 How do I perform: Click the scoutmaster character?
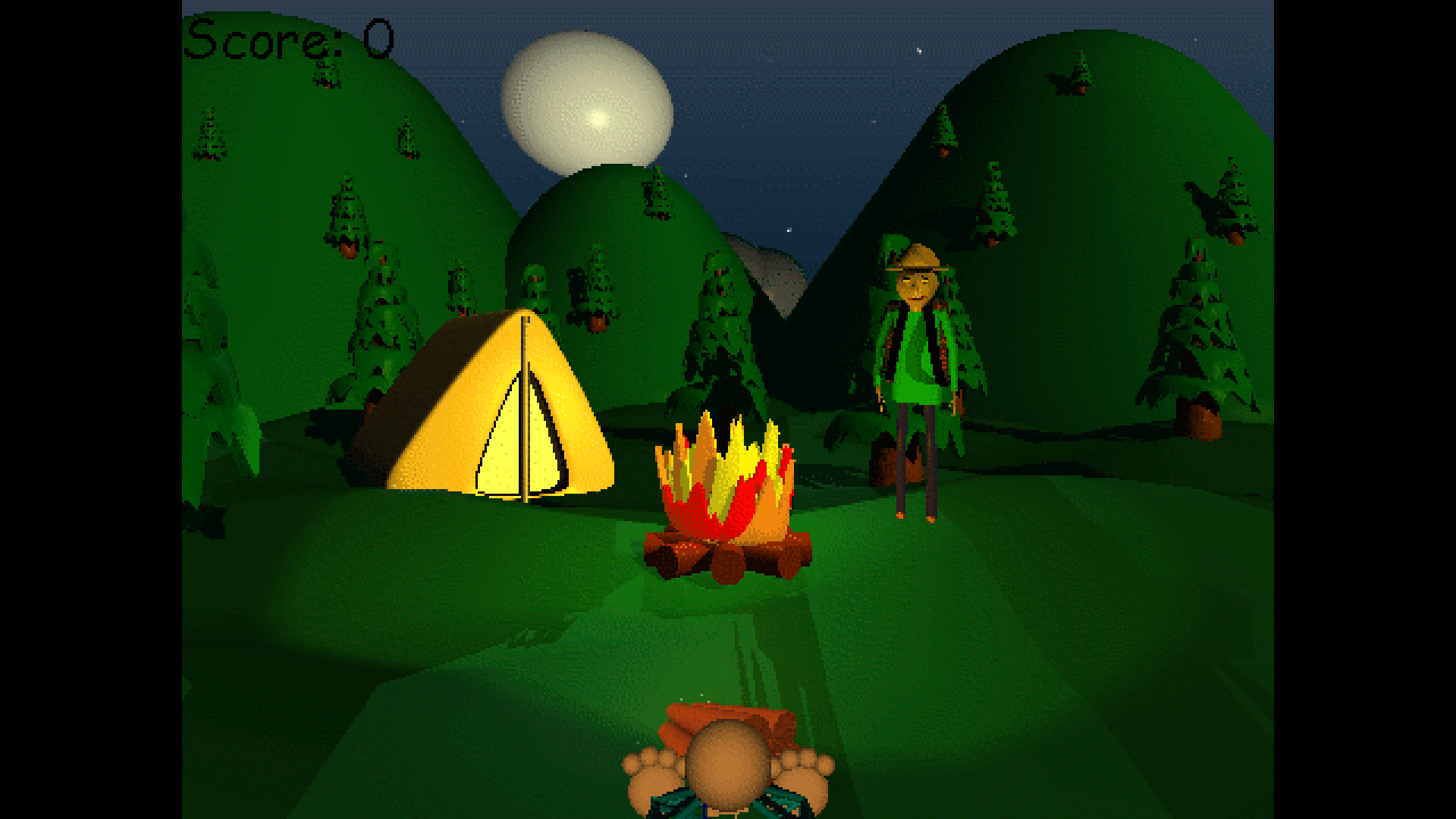(x=918, y=364)
